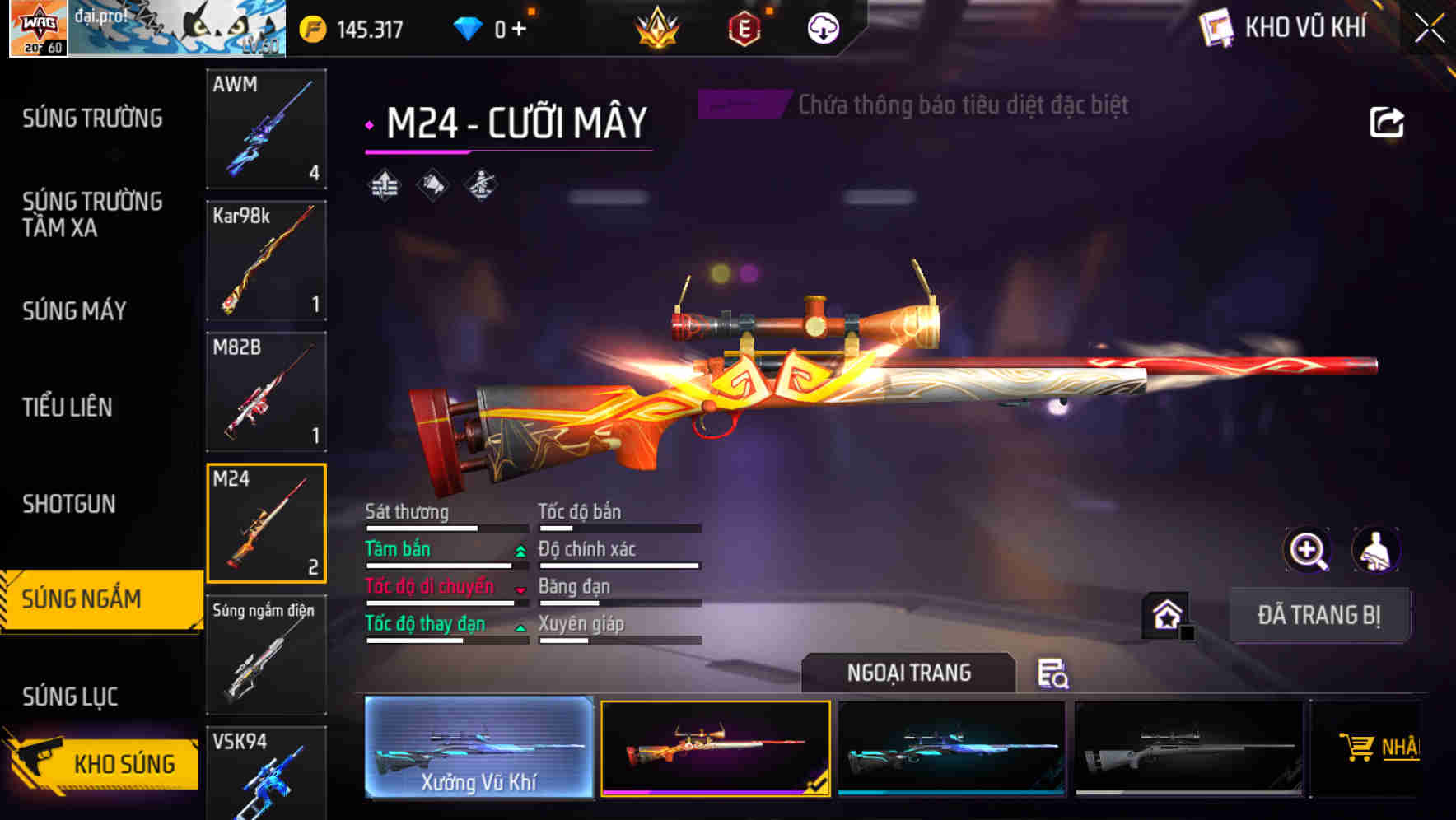This screenshot has height=820, width=1456.
Task: Open the cloud download icon in the top bar
Action: [x=822, y=27]
